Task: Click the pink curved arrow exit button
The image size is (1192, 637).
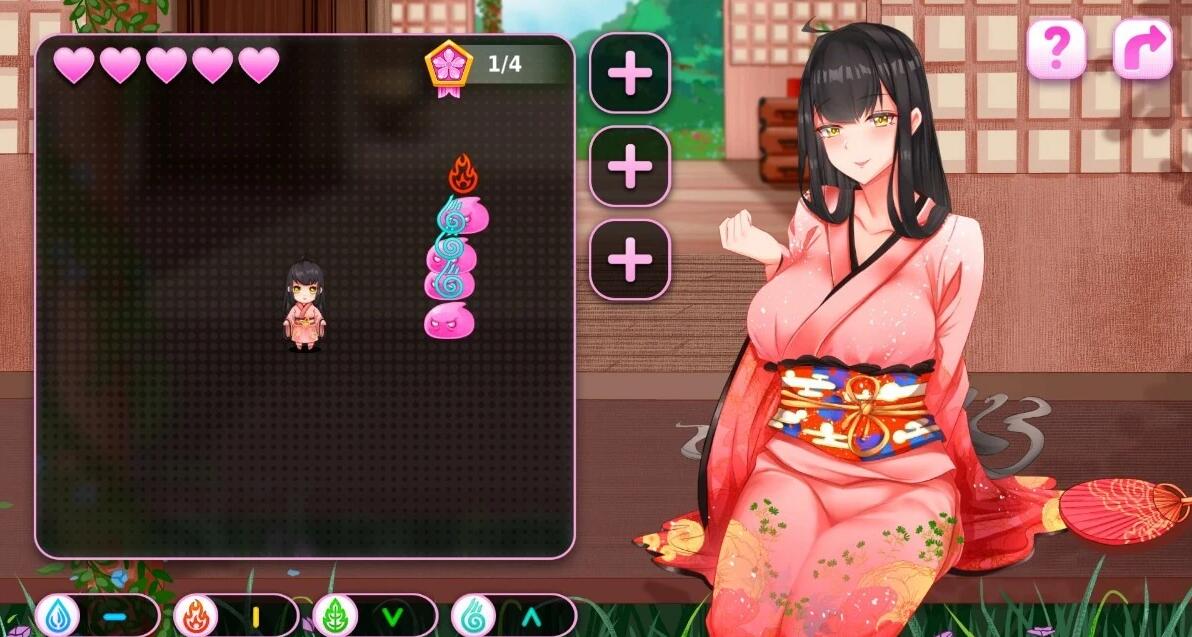Action: [x=1142, y=48]
